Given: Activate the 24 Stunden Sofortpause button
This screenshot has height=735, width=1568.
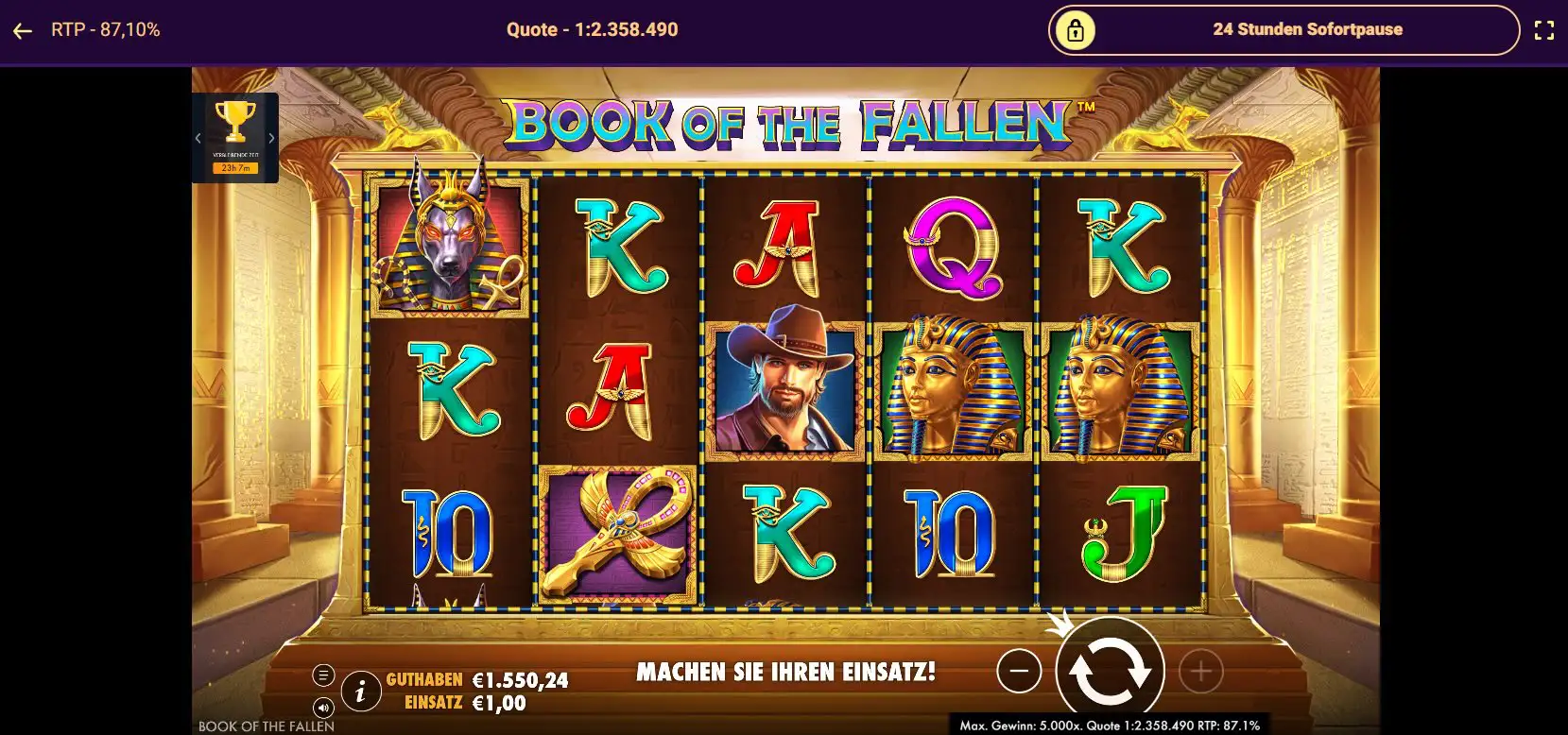Looking at the screenshot, I should [1283, 30].
